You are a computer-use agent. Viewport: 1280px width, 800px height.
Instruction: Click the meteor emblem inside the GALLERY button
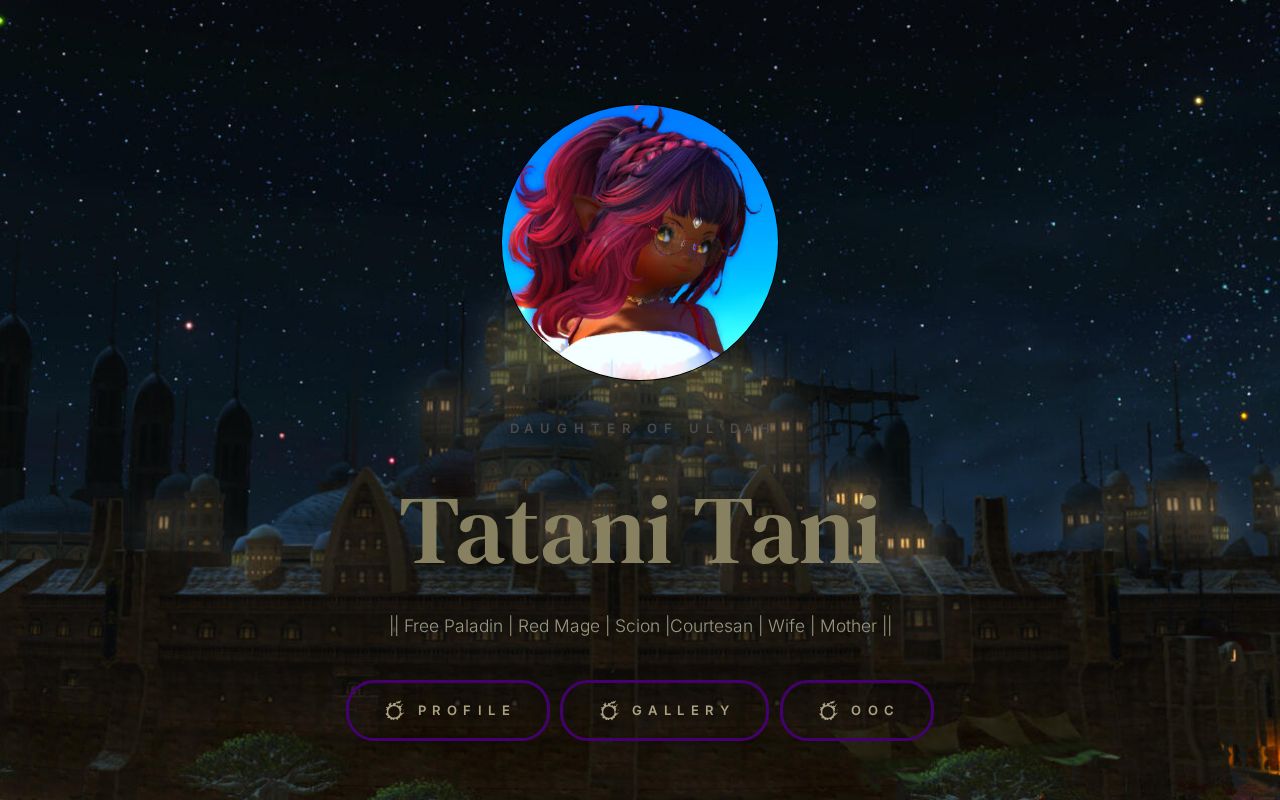pyautogui.click(x=610, y=711)
